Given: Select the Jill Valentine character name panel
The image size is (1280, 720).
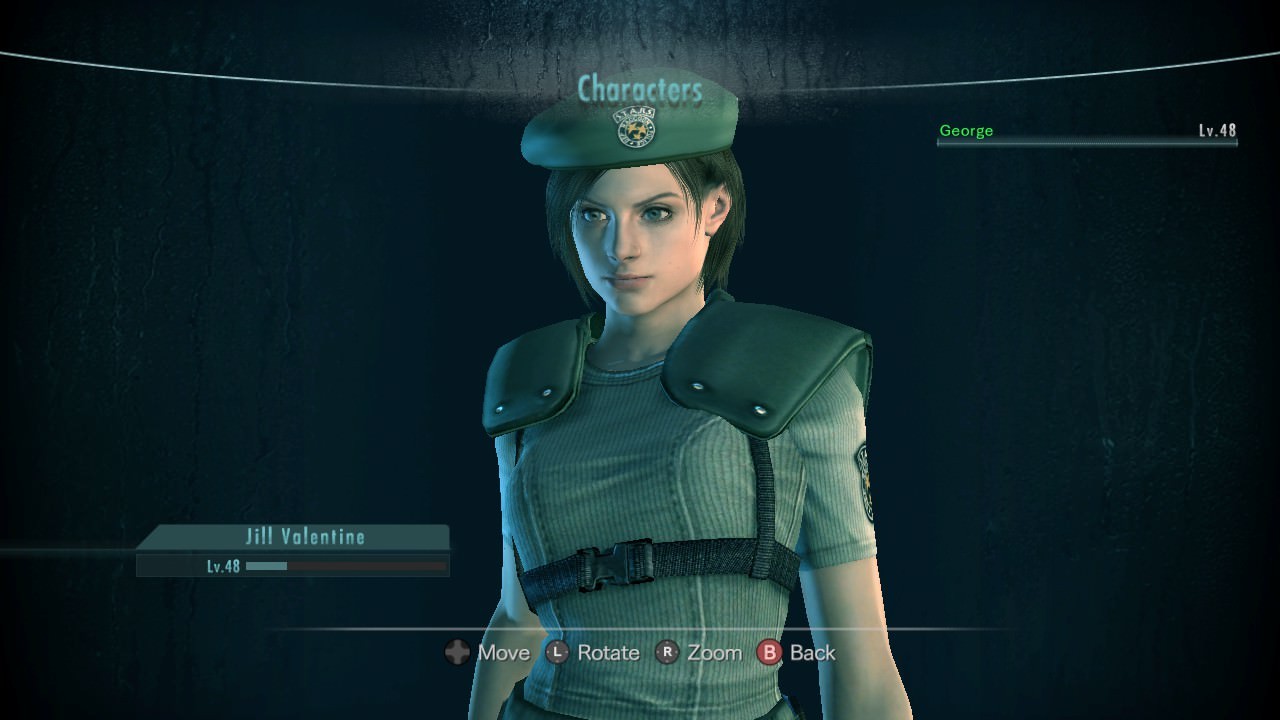Looking at the screenshot, I should (x=293, y=537).
